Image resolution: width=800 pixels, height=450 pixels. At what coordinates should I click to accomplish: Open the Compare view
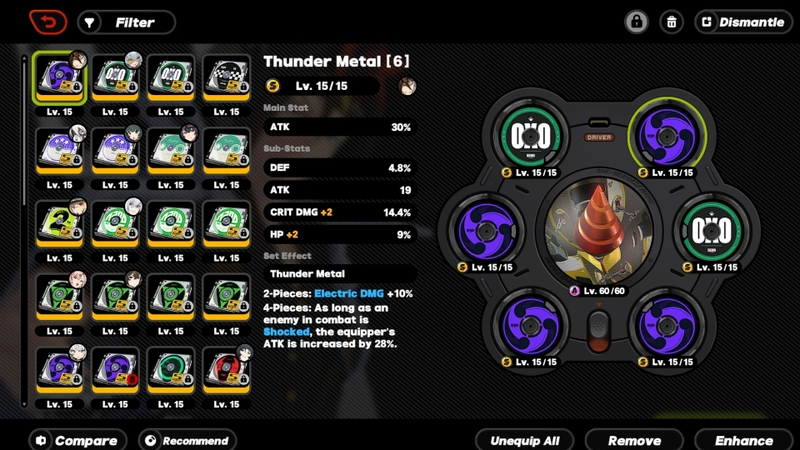76,440
